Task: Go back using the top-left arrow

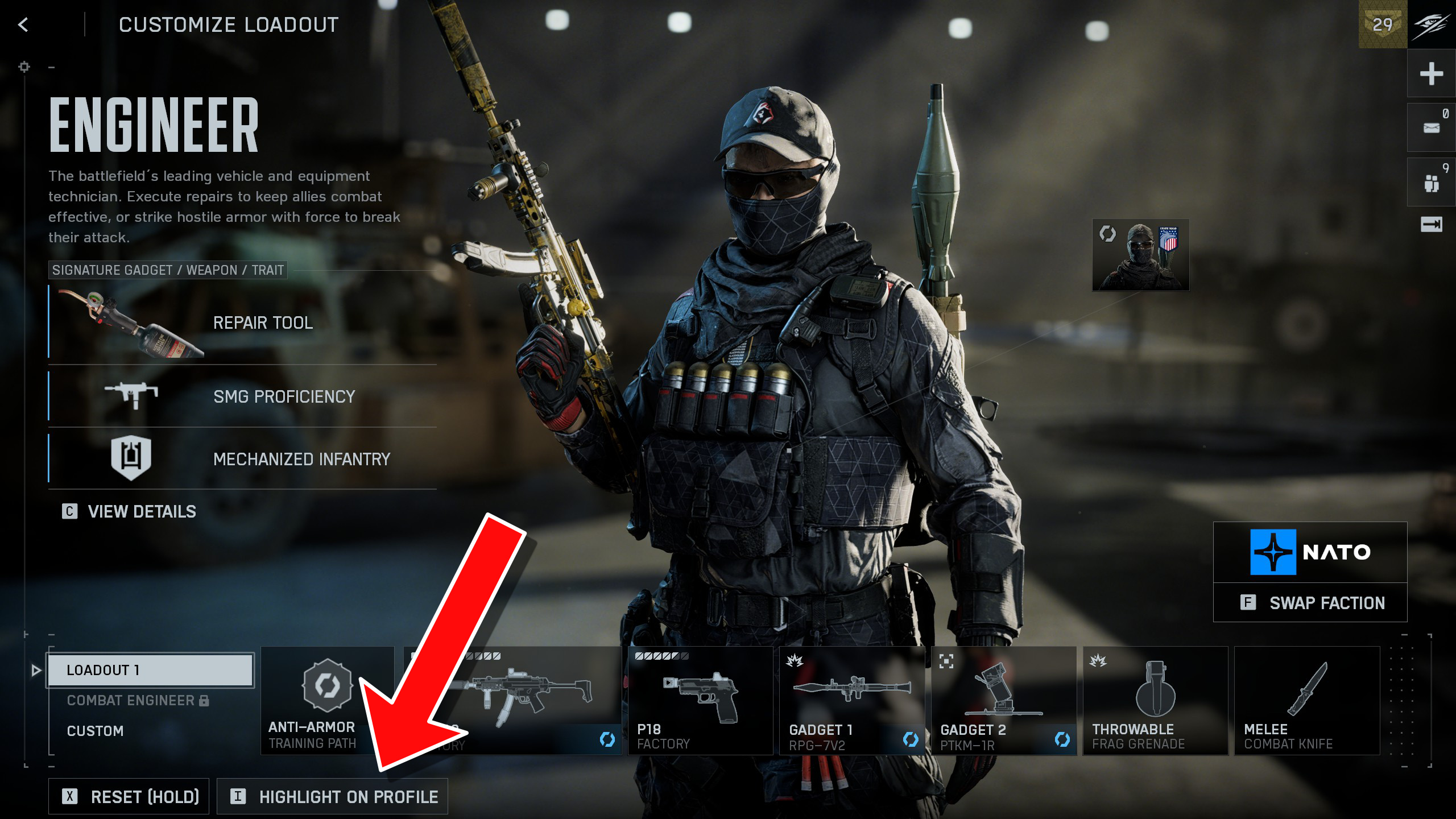Action: click(23, 24)
